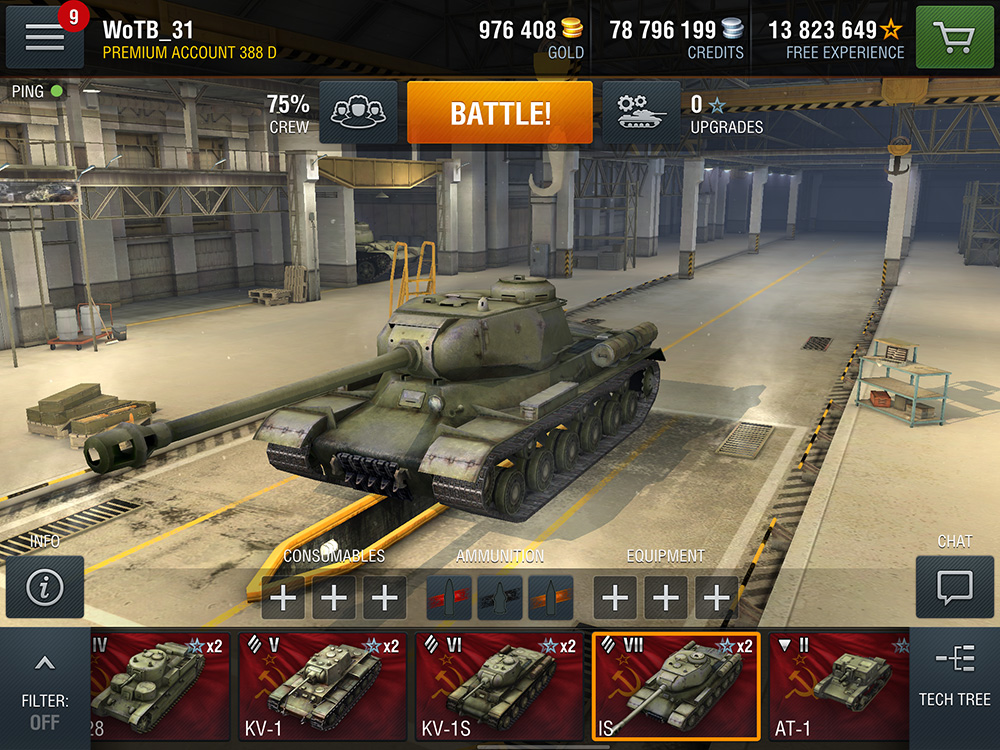Click the credits balance display
Viewport: 1000px width, 750px height.
pyautogui.click(x=677, y=38)
